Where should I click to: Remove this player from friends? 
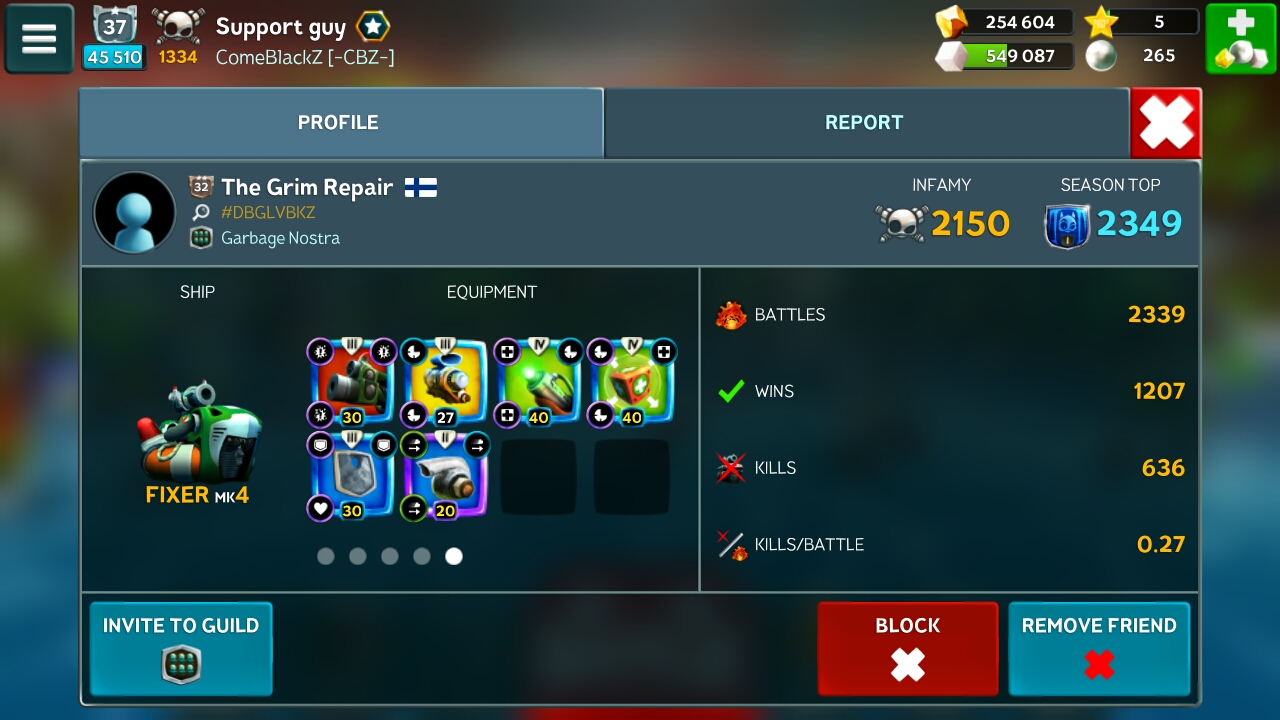(1098, 648)
